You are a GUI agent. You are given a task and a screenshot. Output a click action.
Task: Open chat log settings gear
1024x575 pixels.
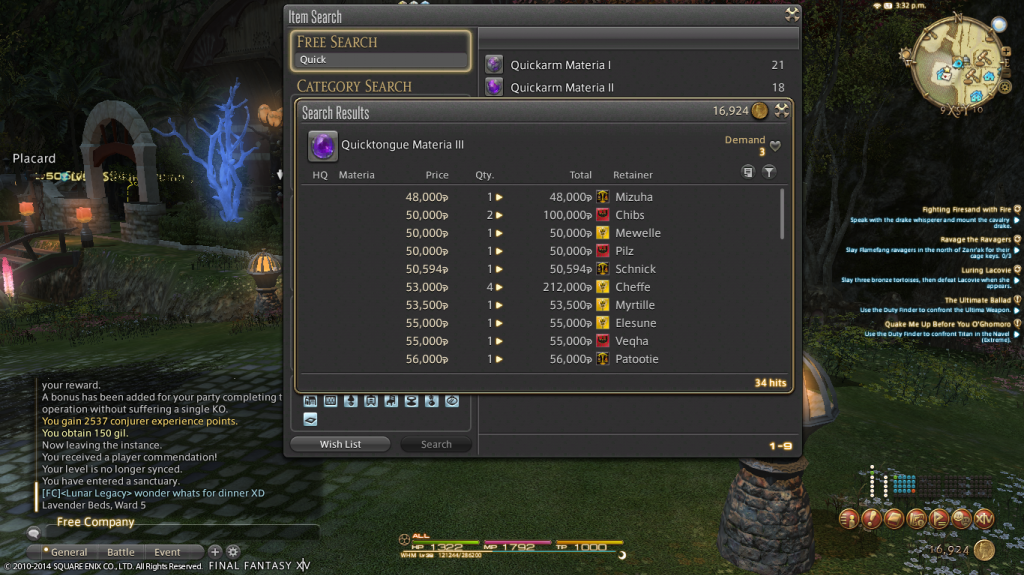pyautogui.click(x=233, y=552)
